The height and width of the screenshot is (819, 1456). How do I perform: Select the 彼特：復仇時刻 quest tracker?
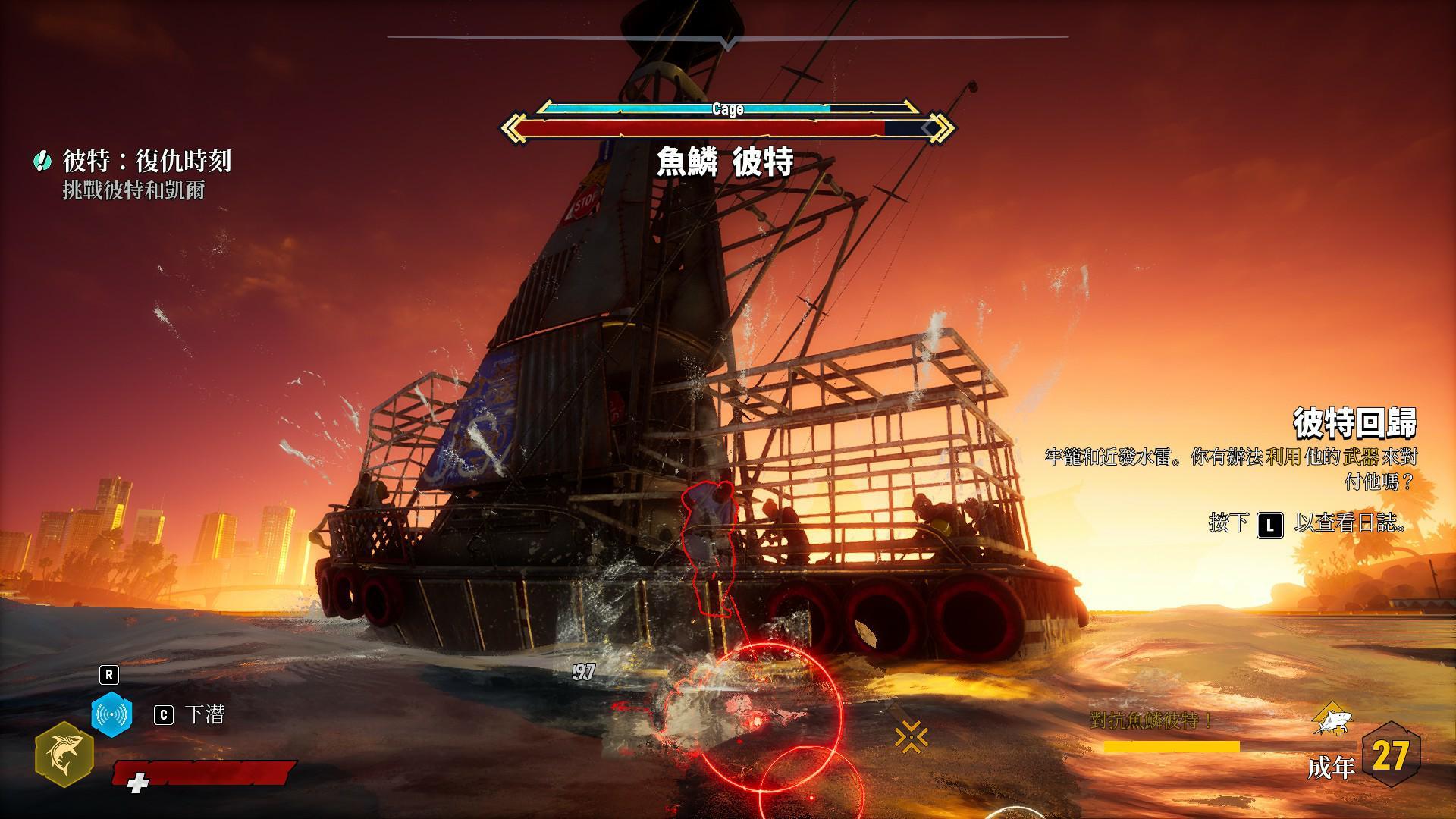[146, 161]
